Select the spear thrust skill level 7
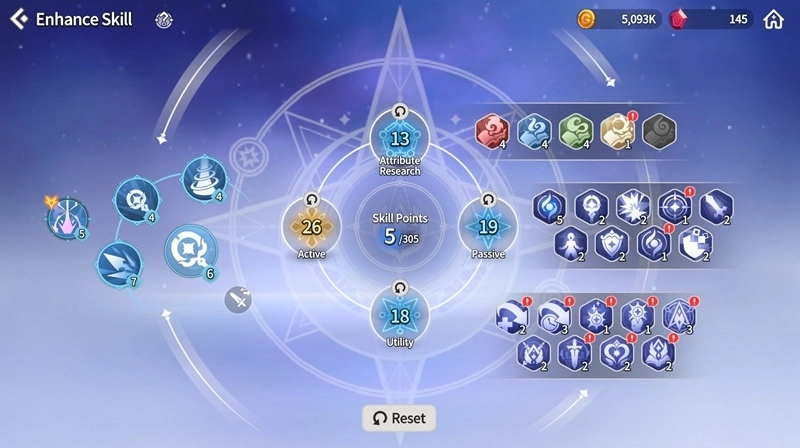This screenshot has width=800, height=448. 119,264
